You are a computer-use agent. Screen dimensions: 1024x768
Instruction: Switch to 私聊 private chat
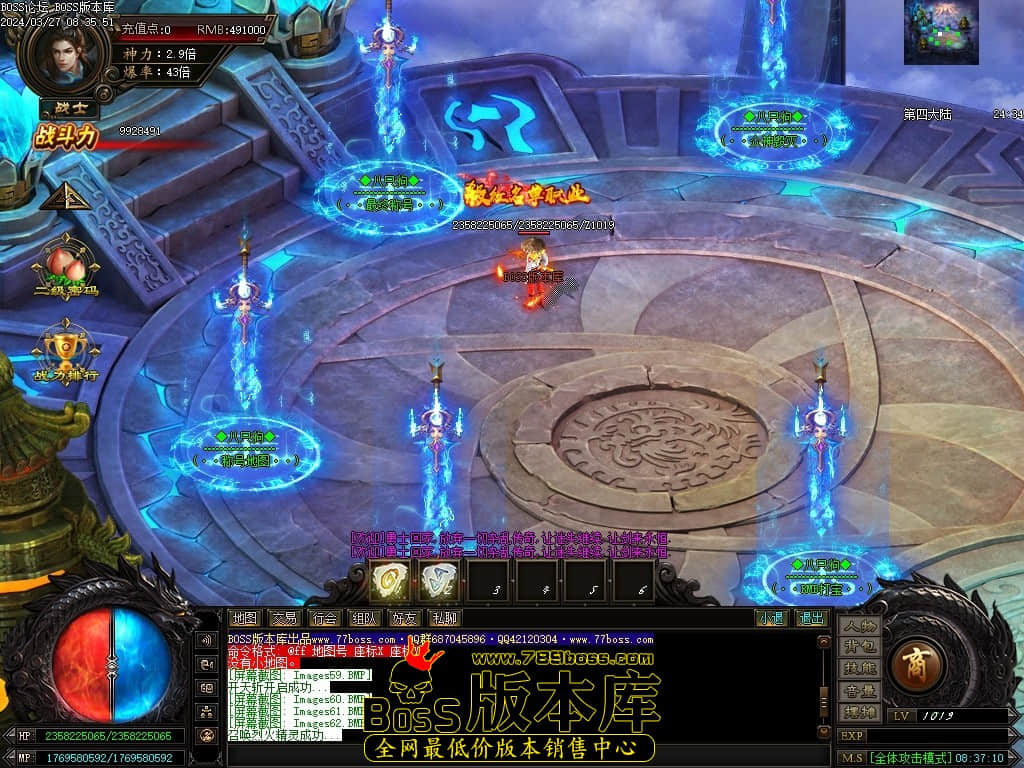point(444,618)
